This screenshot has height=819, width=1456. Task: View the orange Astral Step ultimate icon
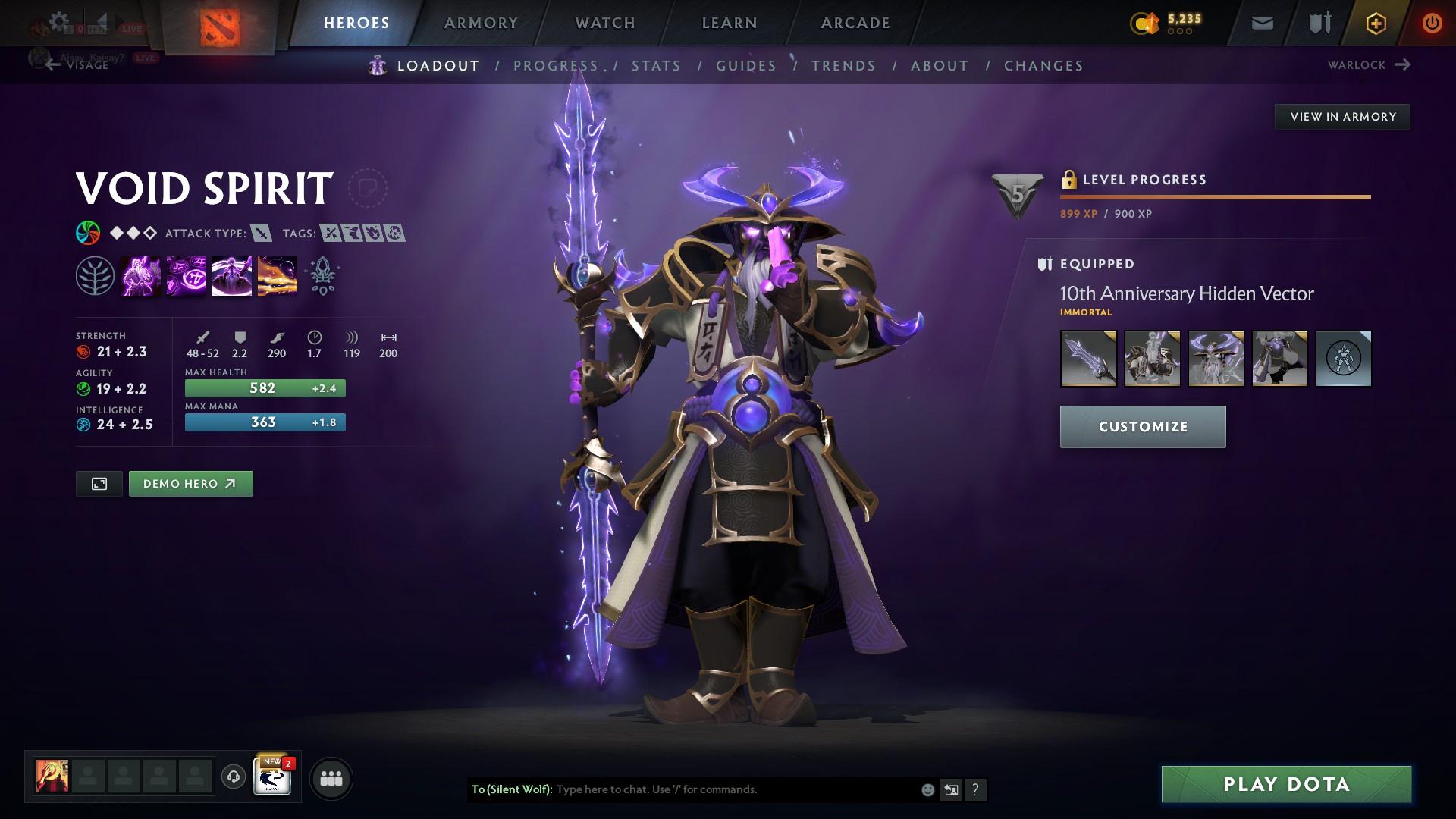(x=278, y=275)
